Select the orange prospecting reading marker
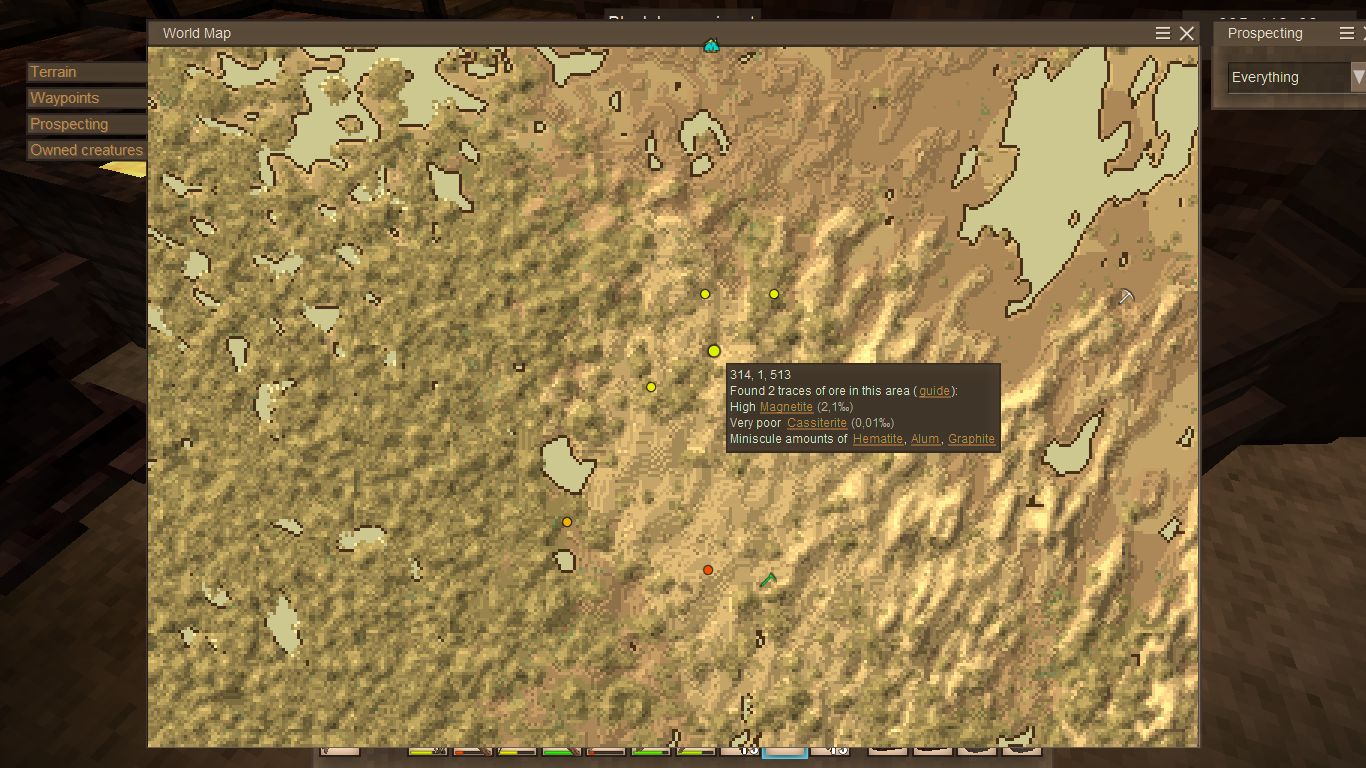Viewport: 1366px width, 768px height. pyautogui.click(x=567, y=522)
